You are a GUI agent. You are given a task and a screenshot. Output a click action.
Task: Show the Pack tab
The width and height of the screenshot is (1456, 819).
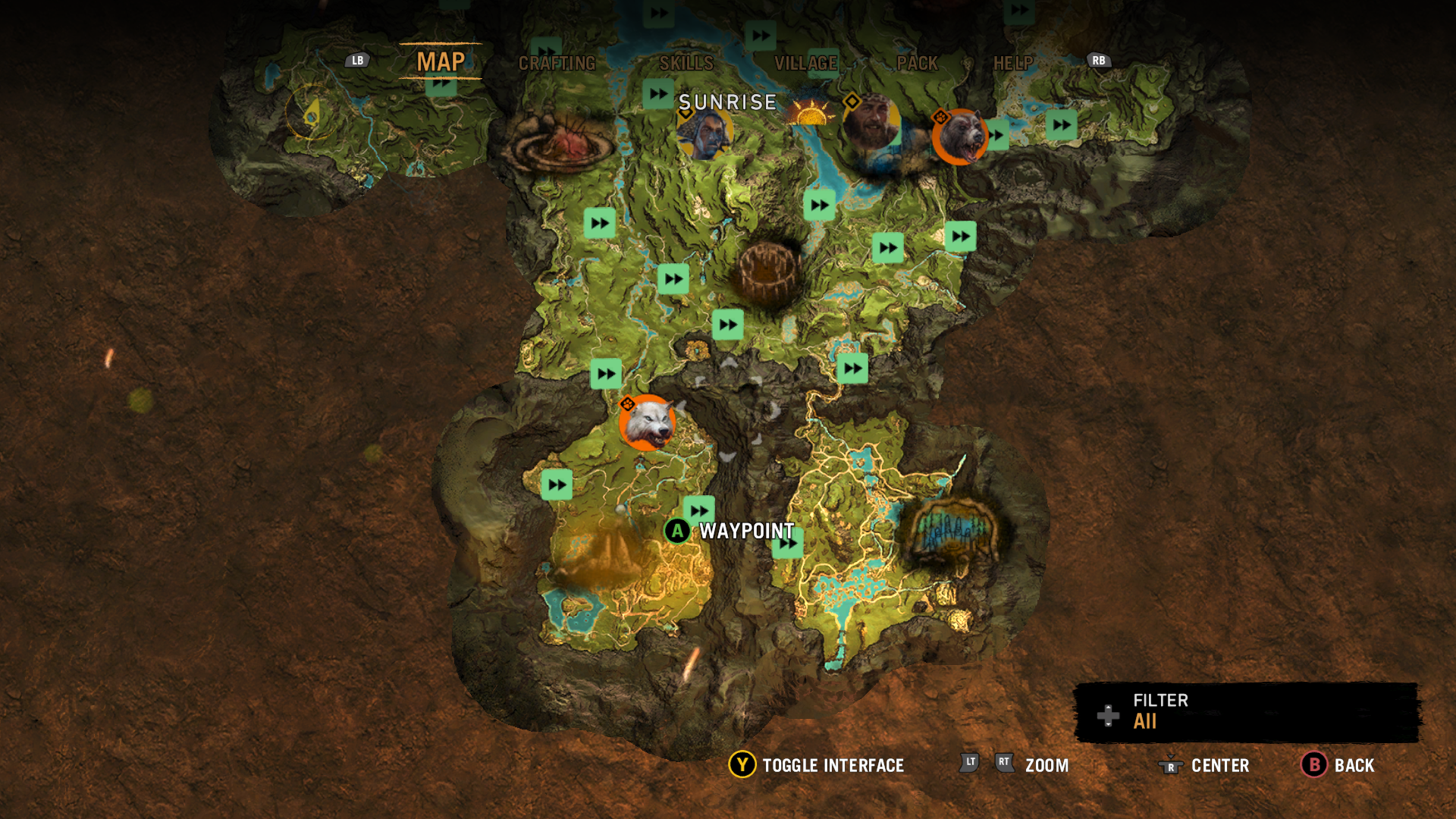(x=917, y=63)
